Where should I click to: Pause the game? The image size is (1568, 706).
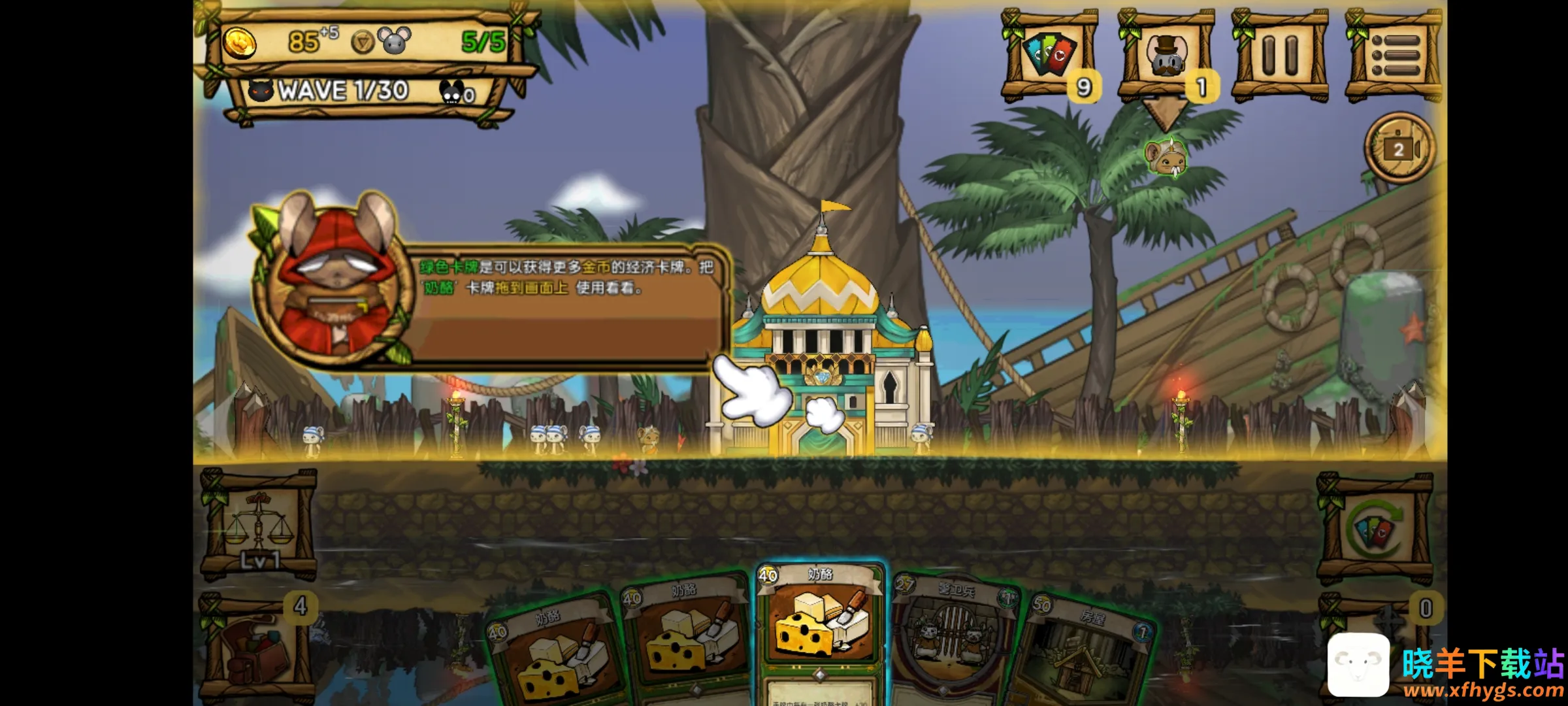point(1279,55)
